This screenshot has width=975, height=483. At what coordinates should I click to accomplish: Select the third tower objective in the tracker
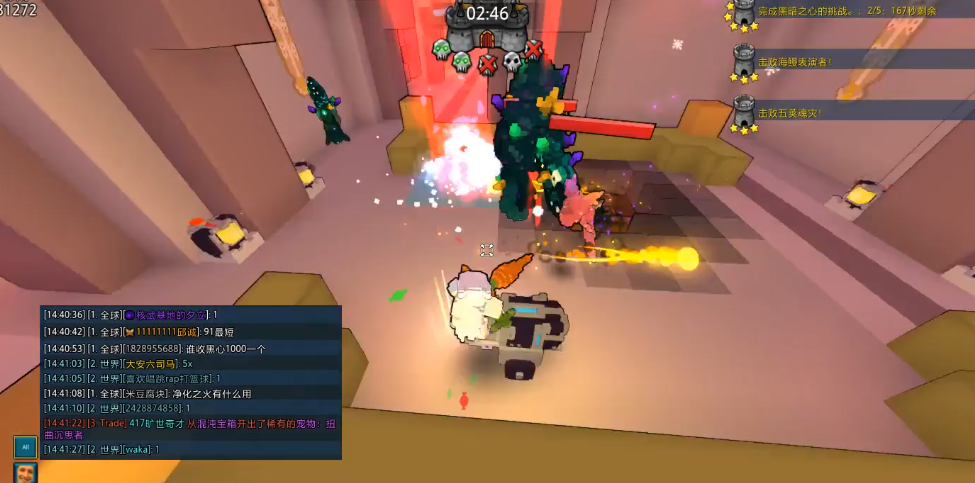pyautogui.click(x=790, y=113)
